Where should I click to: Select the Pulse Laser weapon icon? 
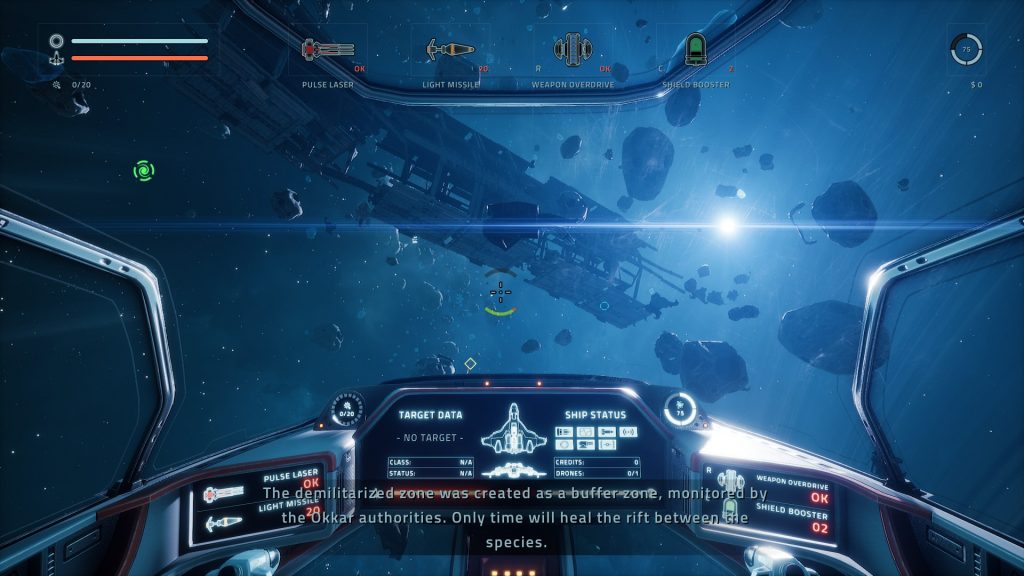[x=328, y=48]
